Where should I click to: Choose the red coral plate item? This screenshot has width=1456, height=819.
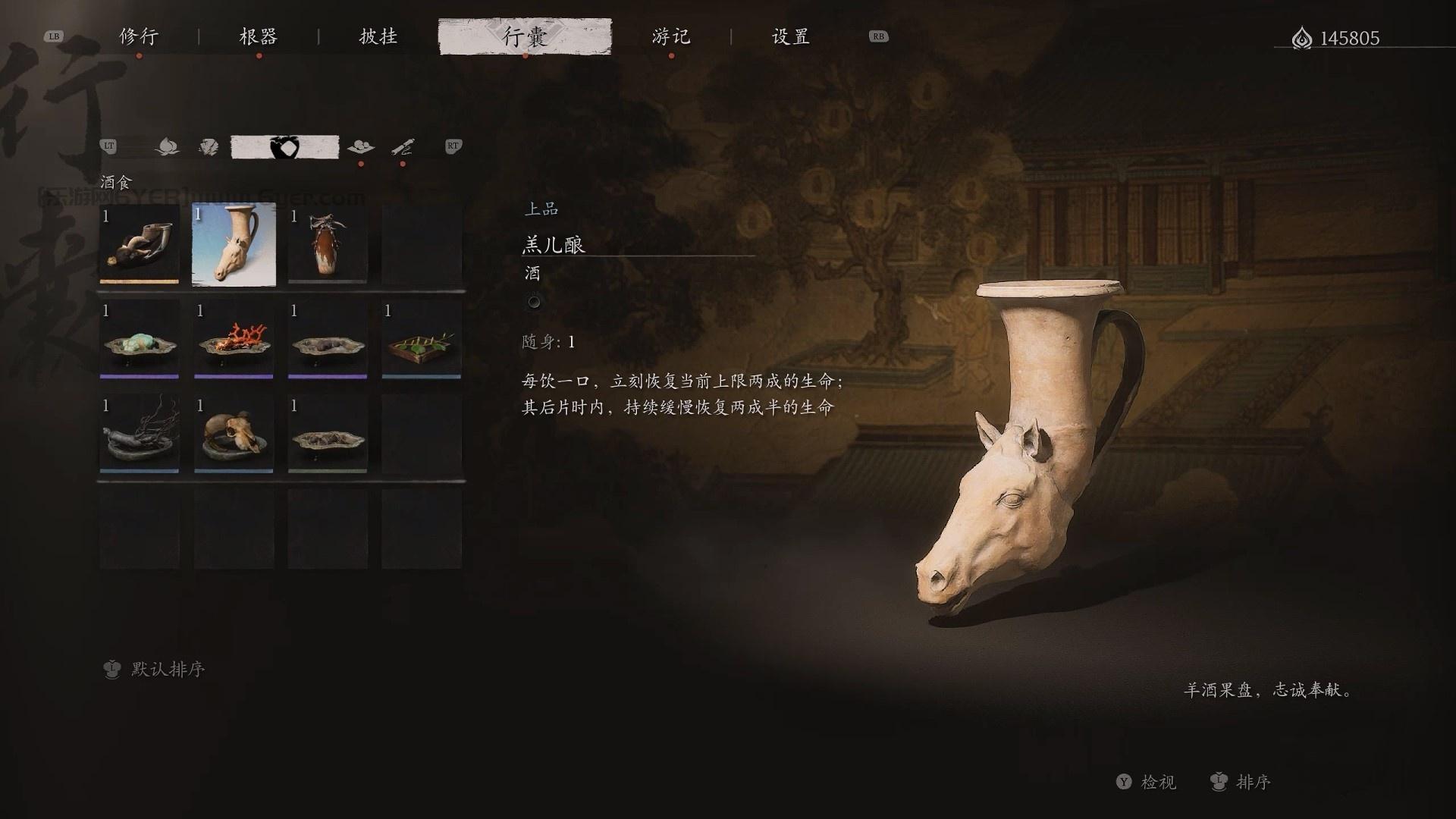(x=234, y=339)
